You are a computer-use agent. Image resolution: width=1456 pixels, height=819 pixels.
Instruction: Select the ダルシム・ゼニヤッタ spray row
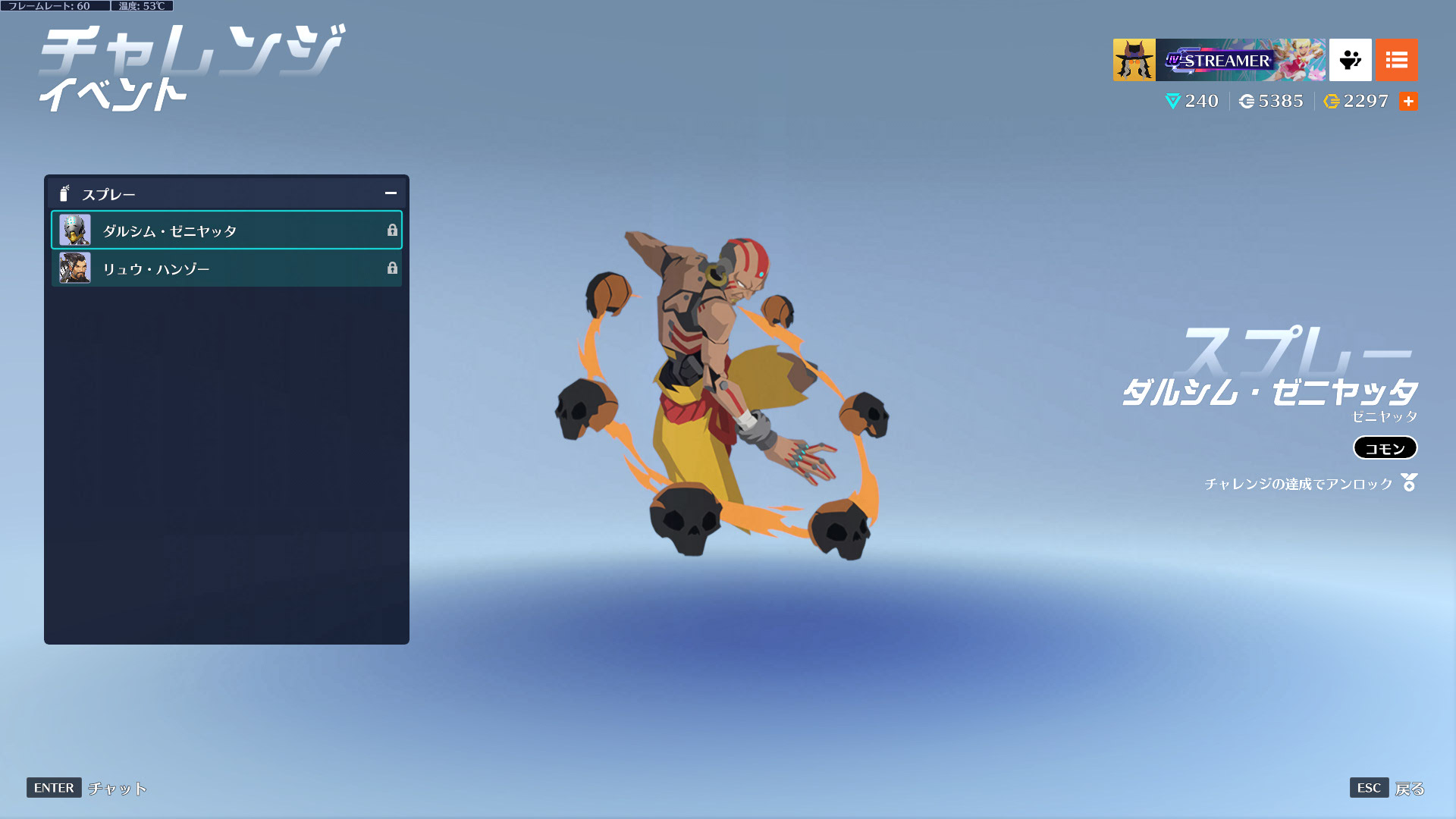tap(226, 231)
